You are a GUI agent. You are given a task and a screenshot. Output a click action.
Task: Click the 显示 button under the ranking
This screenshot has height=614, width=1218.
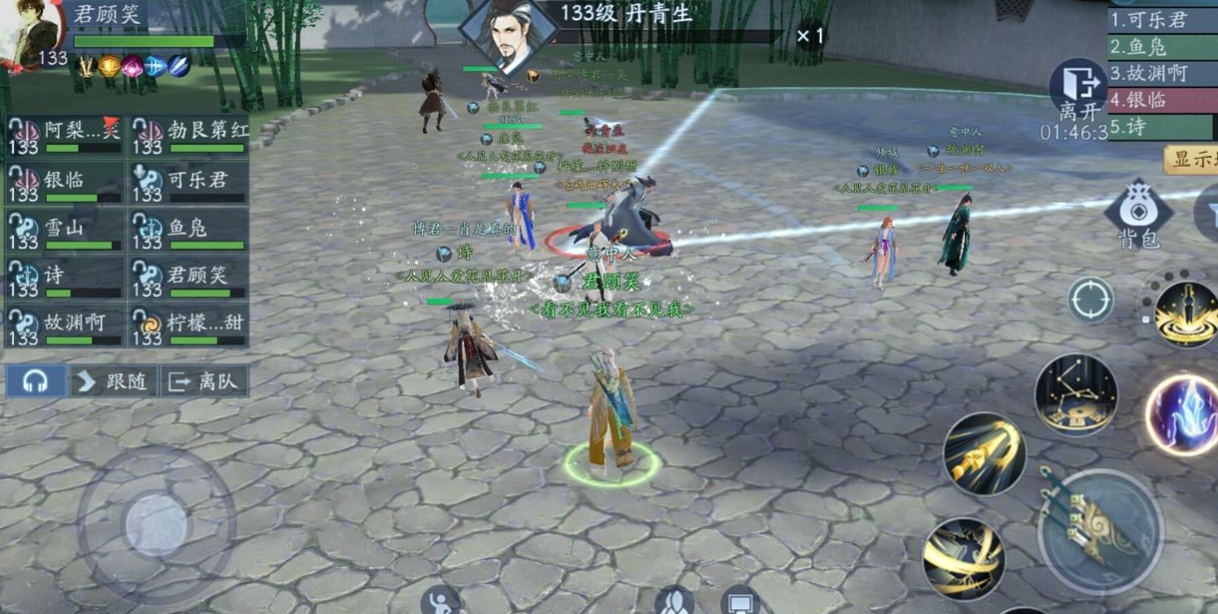[1191, 160]
